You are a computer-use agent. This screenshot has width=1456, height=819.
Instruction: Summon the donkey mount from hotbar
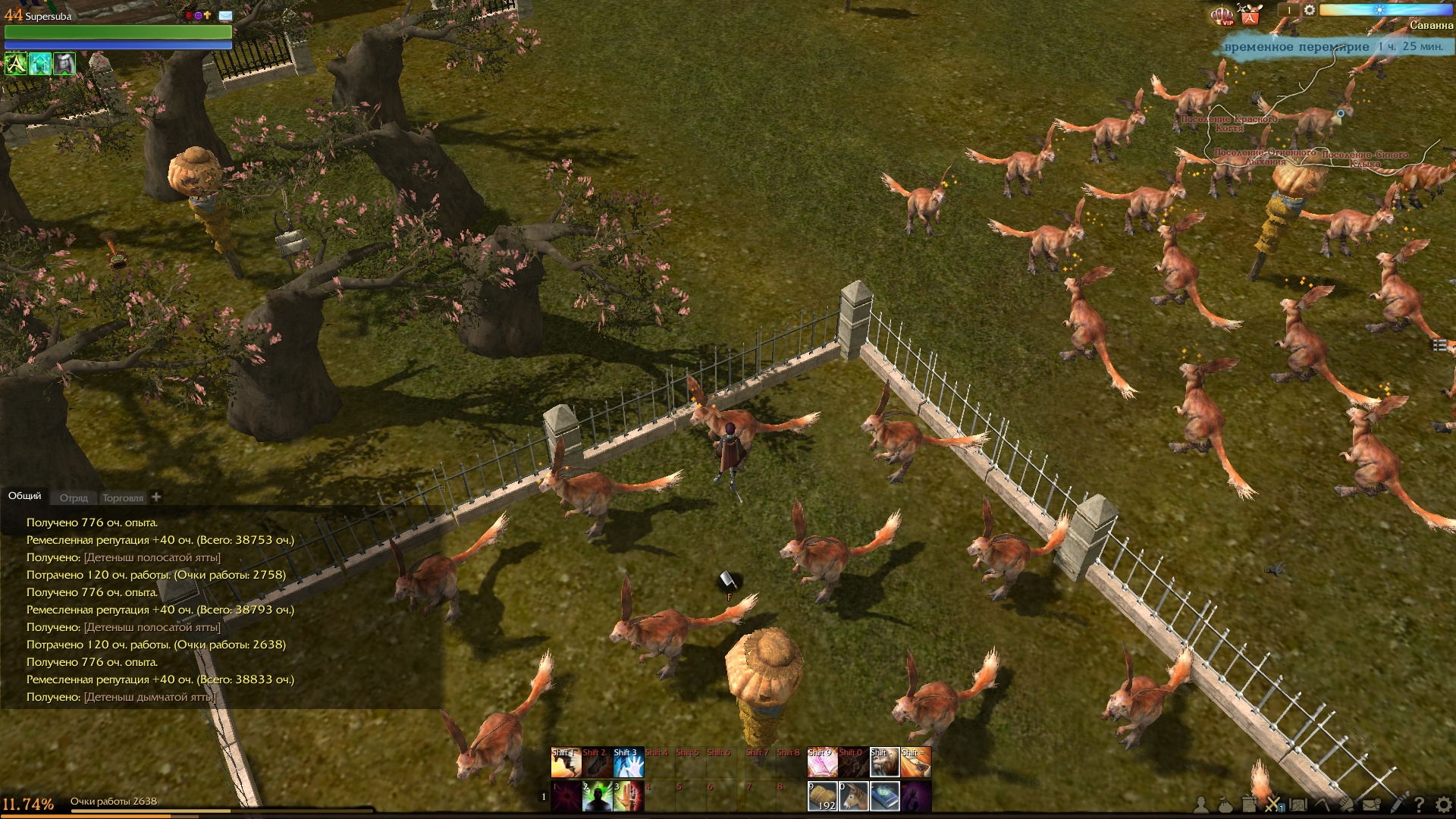pos(853,796)
